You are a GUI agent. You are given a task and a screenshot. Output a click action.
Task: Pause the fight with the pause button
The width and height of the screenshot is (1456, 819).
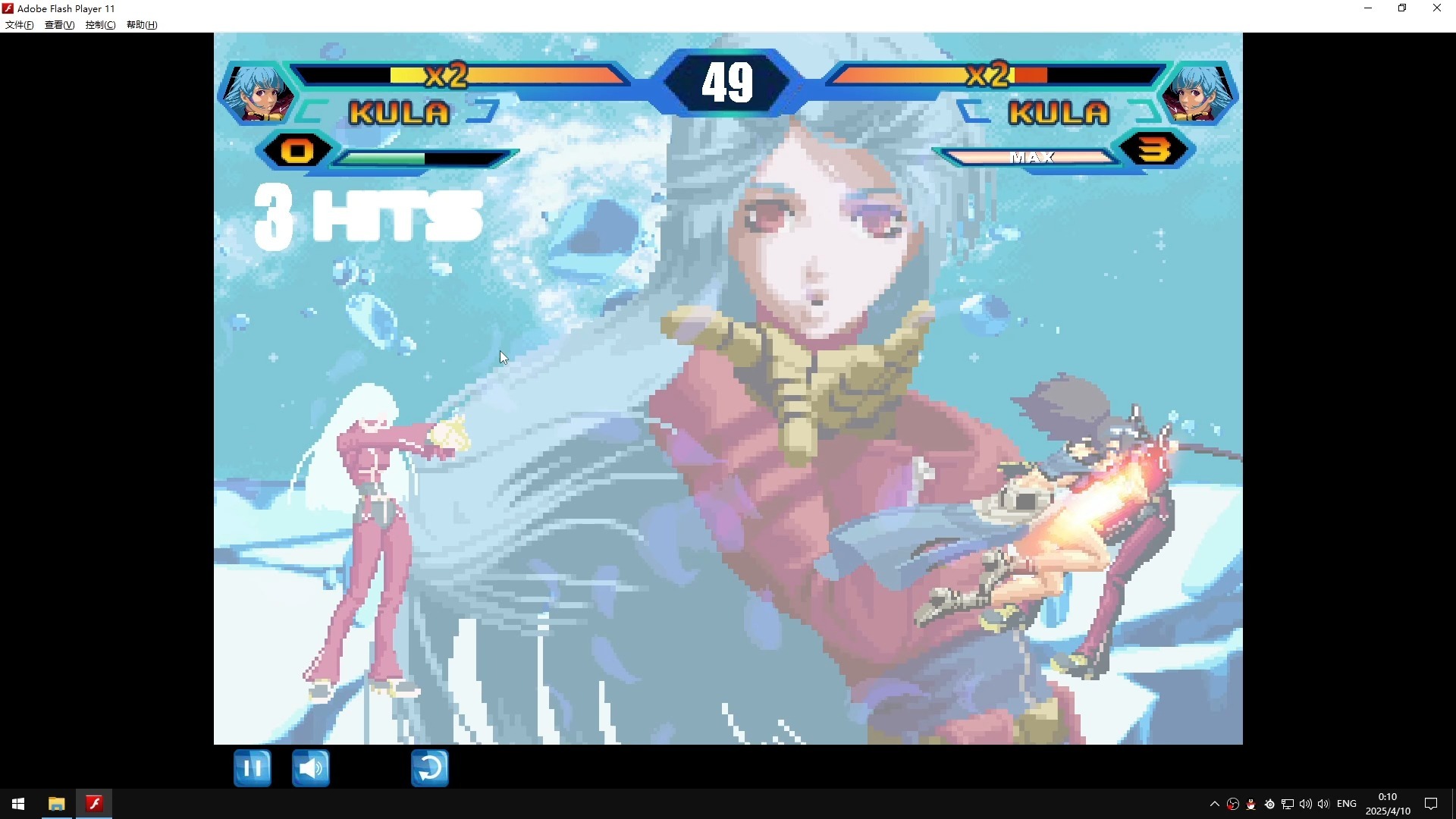click(x=253, y=768)
